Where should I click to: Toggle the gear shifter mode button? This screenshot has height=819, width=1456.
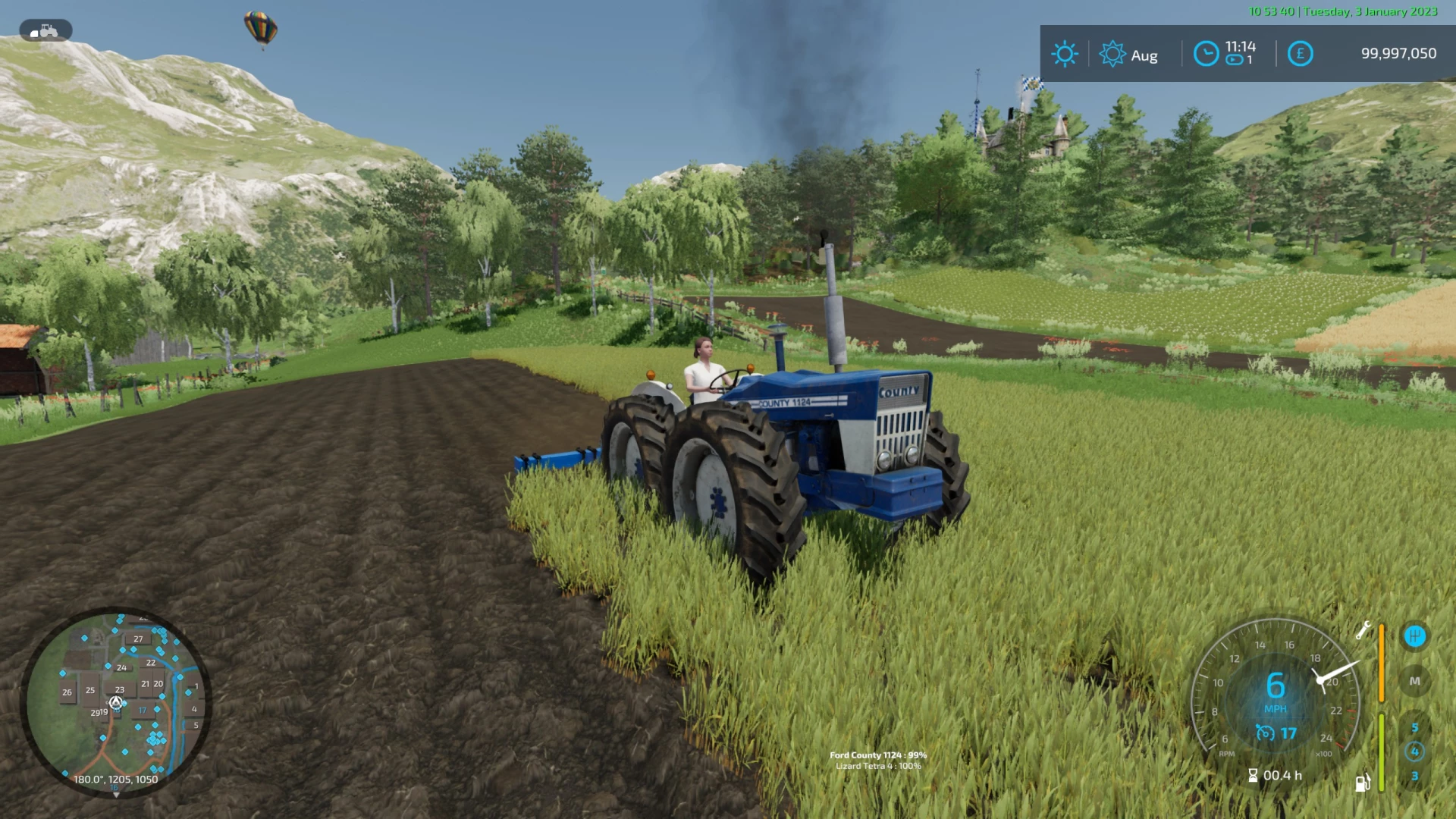1415,636
